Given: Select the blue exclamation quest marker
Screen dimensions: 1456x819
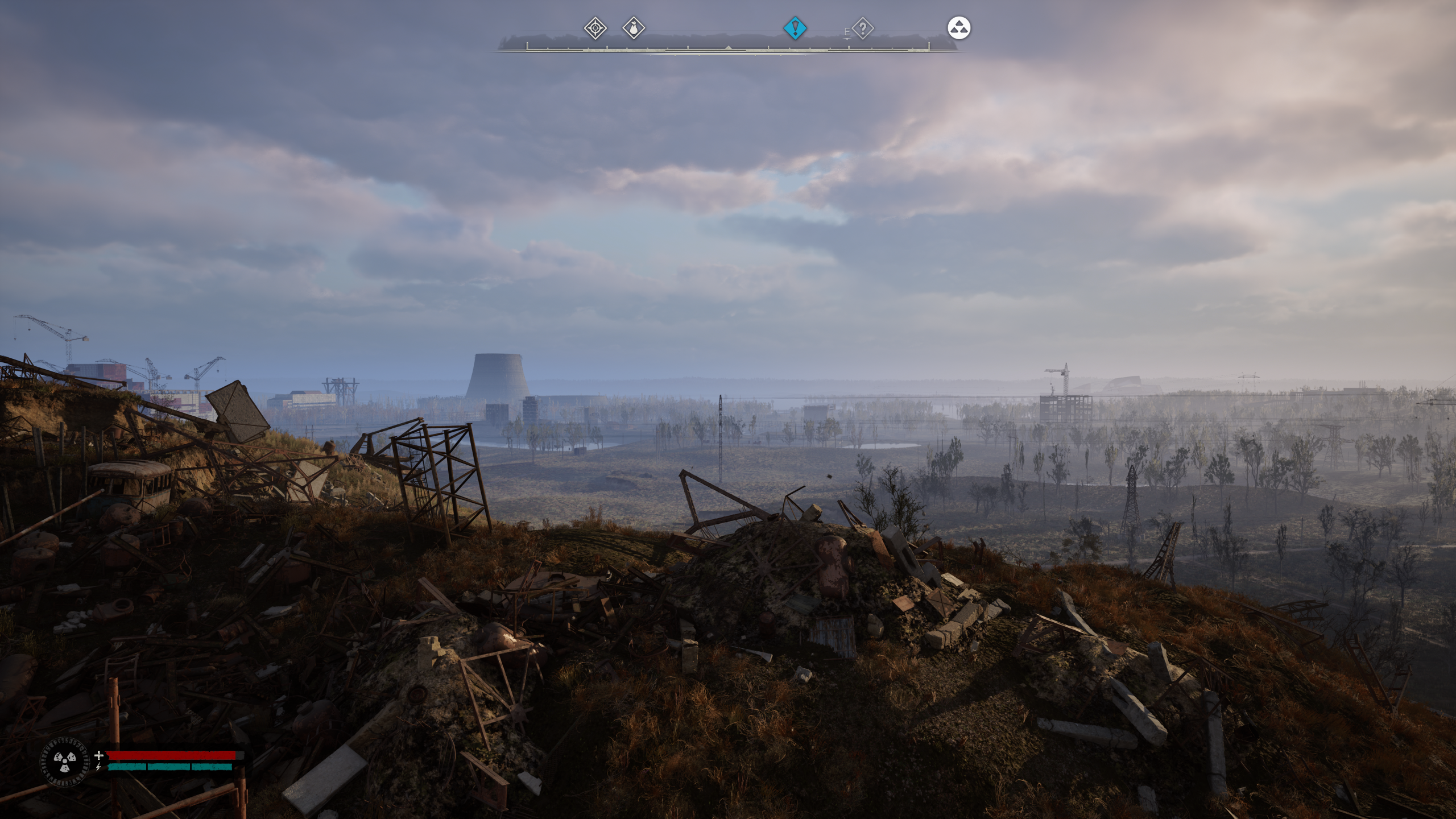Looking at the screenshot, I should pyautogui.click(x=795, y=28).
